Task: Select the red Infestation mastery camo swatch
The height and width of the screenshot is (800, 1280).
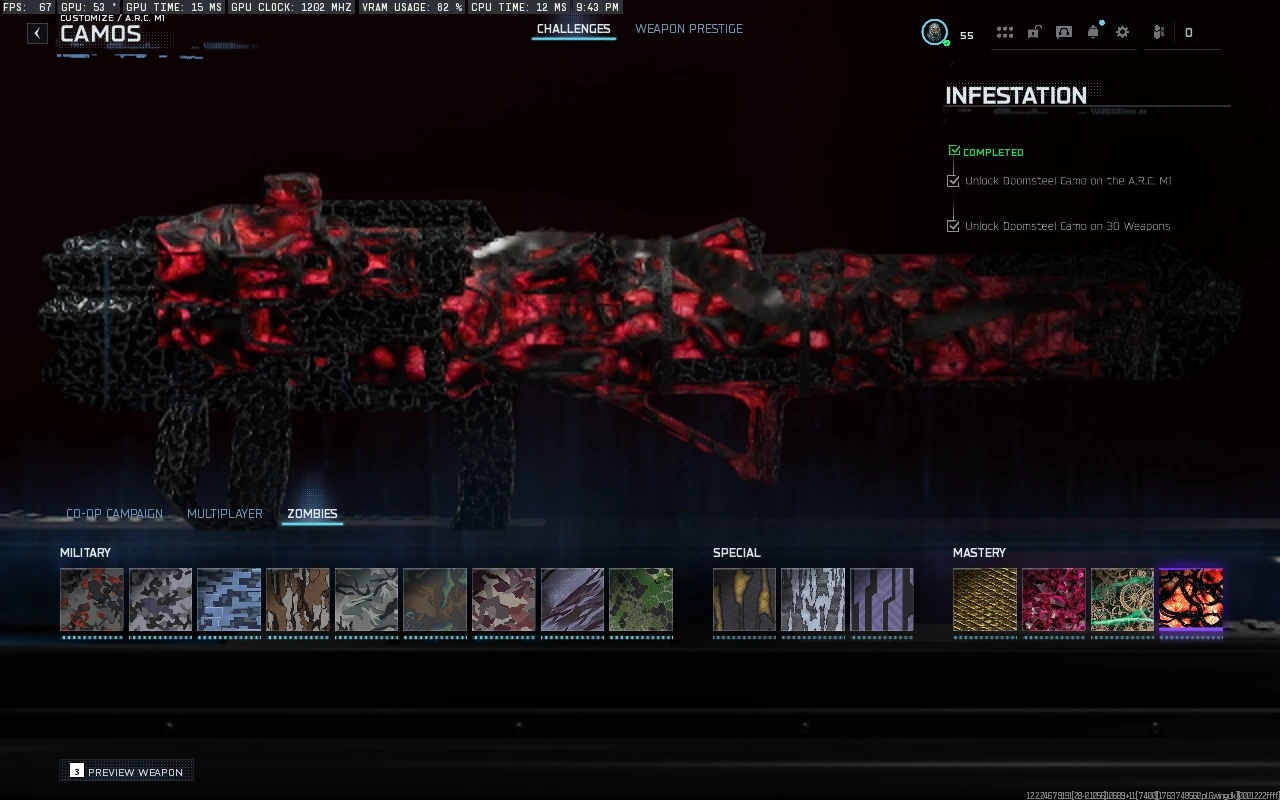Action: 1191,601
